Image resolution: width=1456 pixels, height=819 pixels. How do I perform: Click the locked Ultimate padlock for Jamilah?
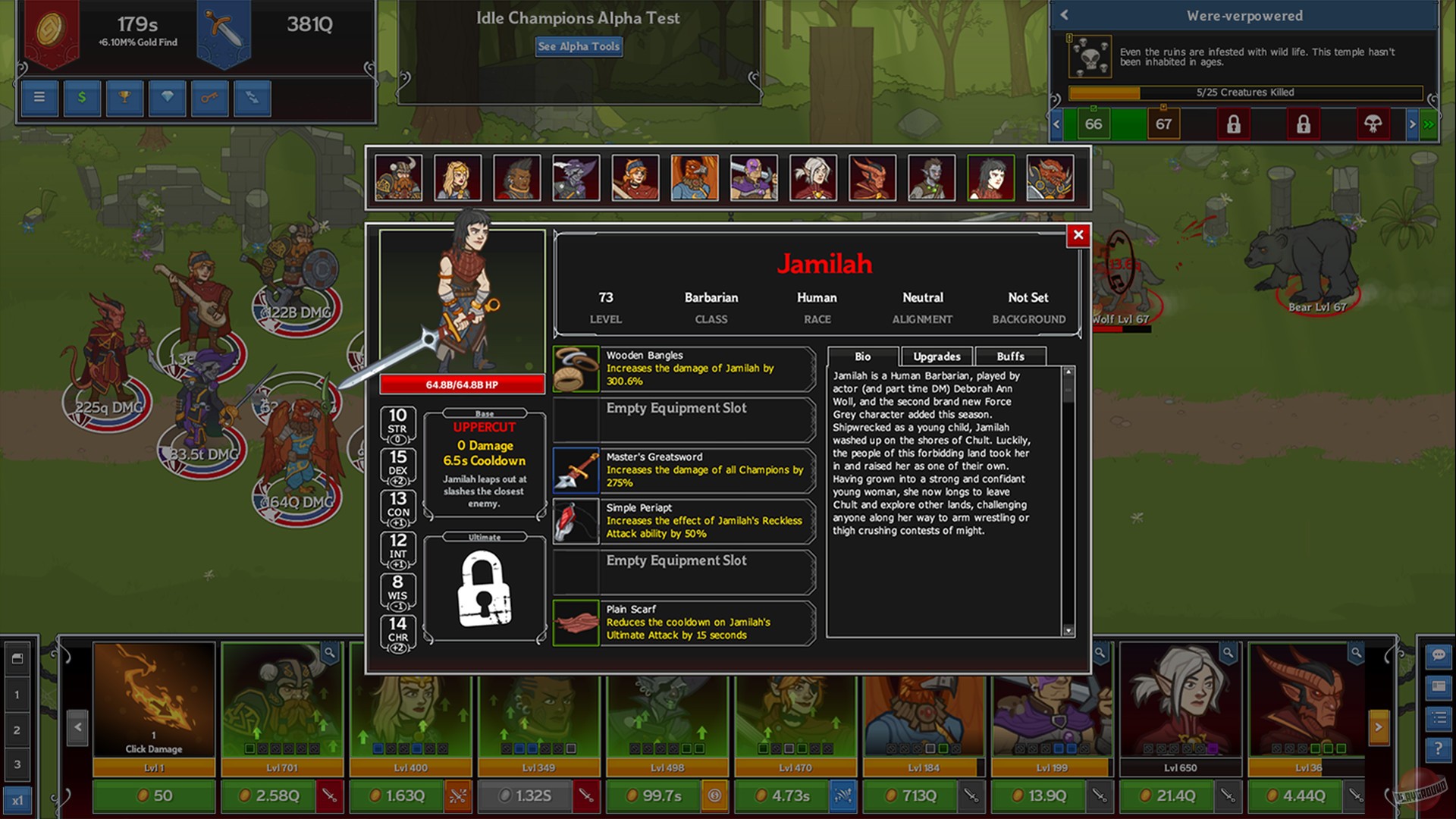[x=485, y=588]
